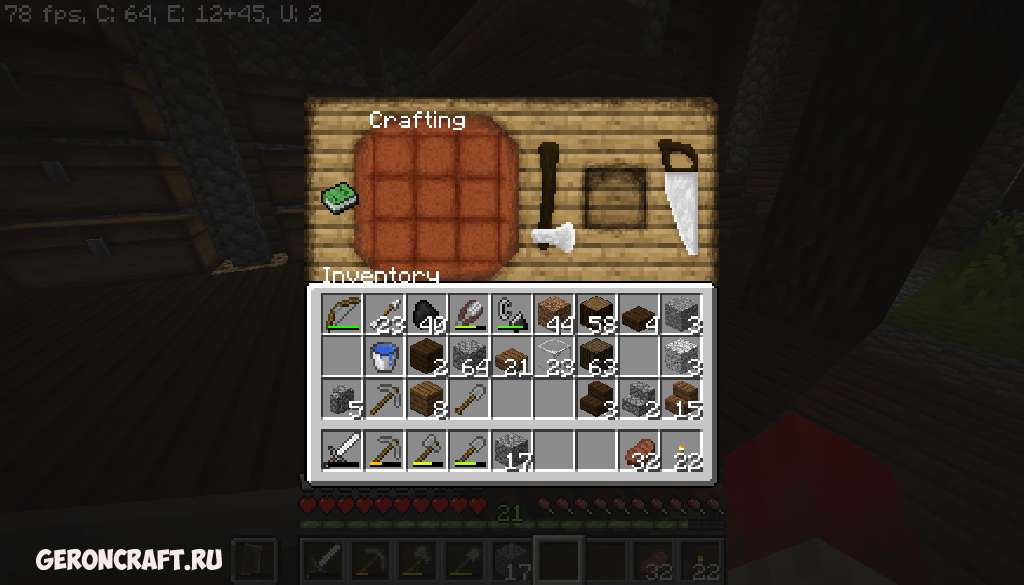This screenshot has height=585, width=1024.
Task: Select the 8 wooden planks stack
Action: click(426, 398)
